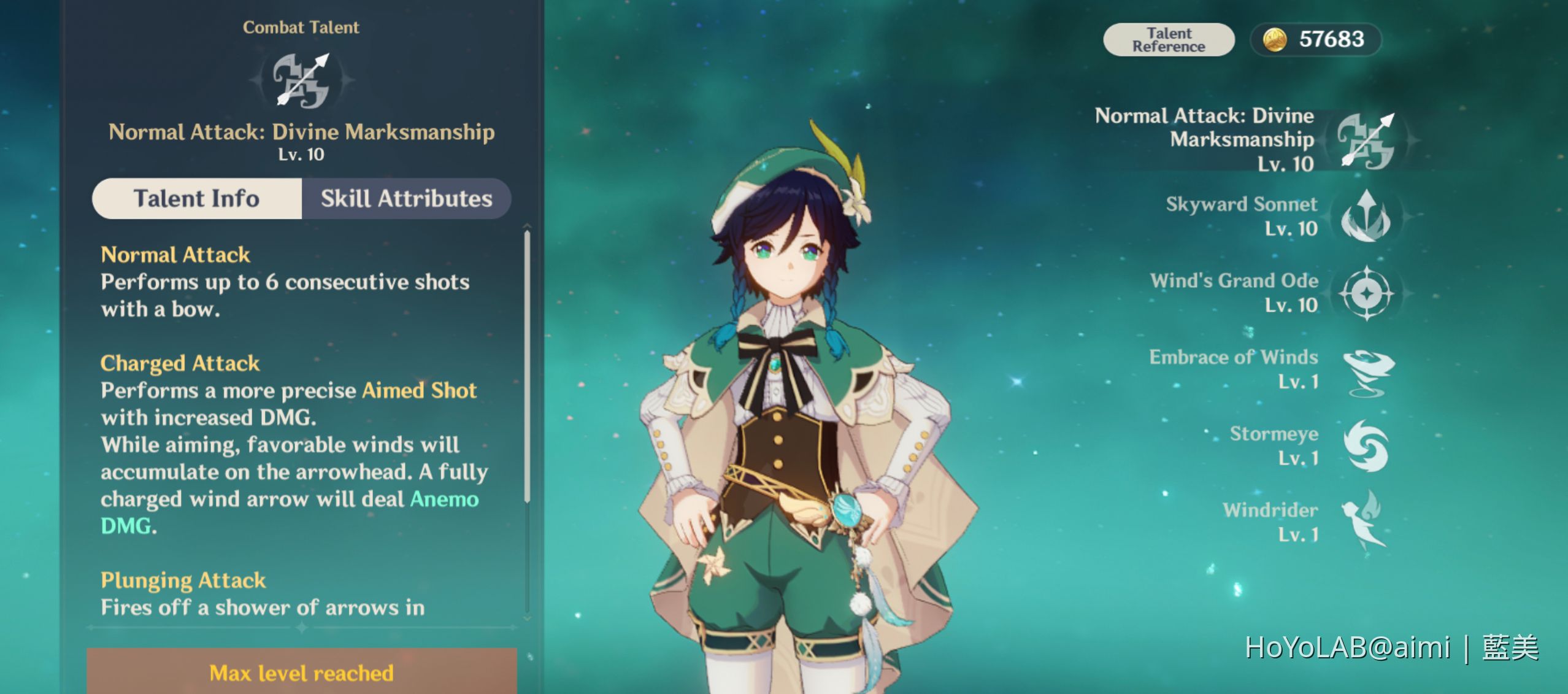
Task: Switch to the Skill Attributes tab
Action: [406, 199]
